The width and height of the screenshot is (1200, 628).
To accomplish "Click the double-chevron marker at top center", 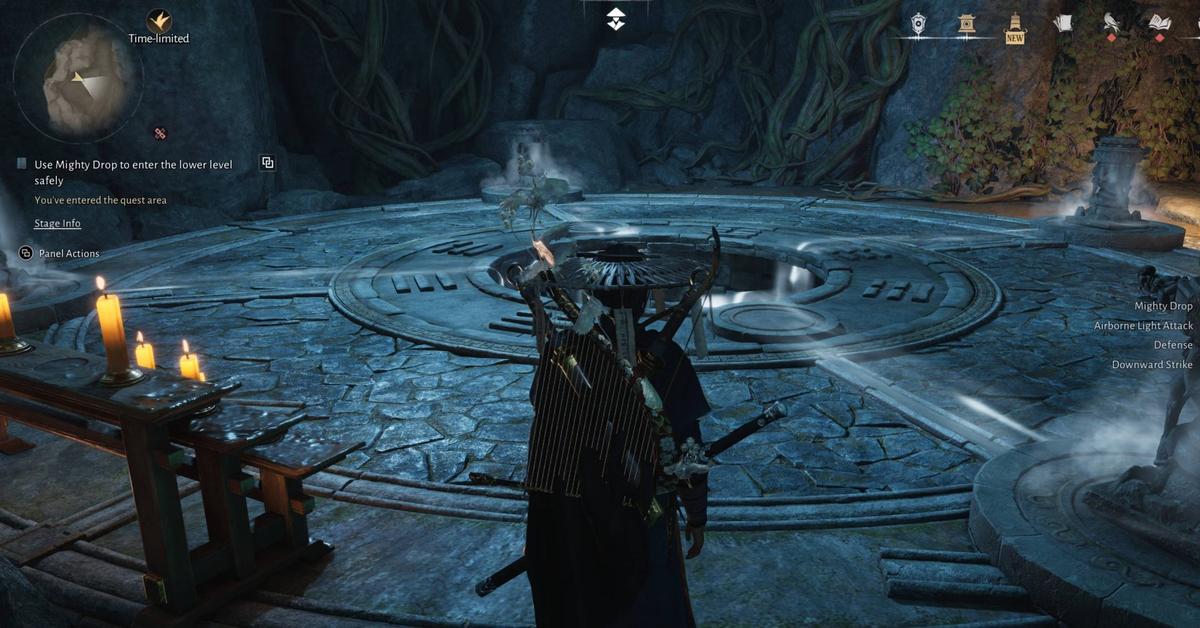I will pyautogui.click(x=616, y=19).
